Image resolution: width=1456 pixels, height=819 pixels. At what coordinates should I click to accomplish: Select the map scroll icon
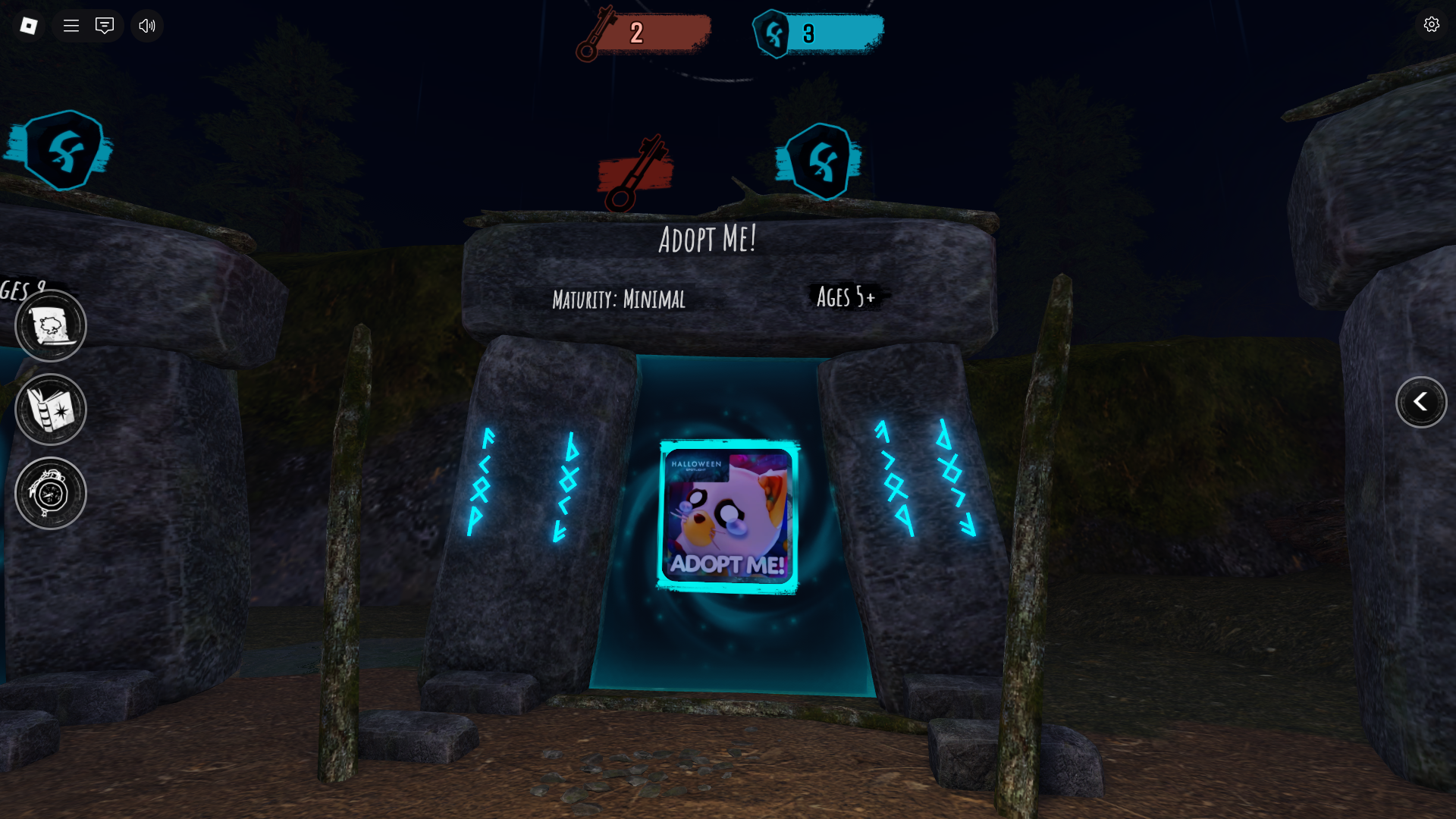pos(50,325)
